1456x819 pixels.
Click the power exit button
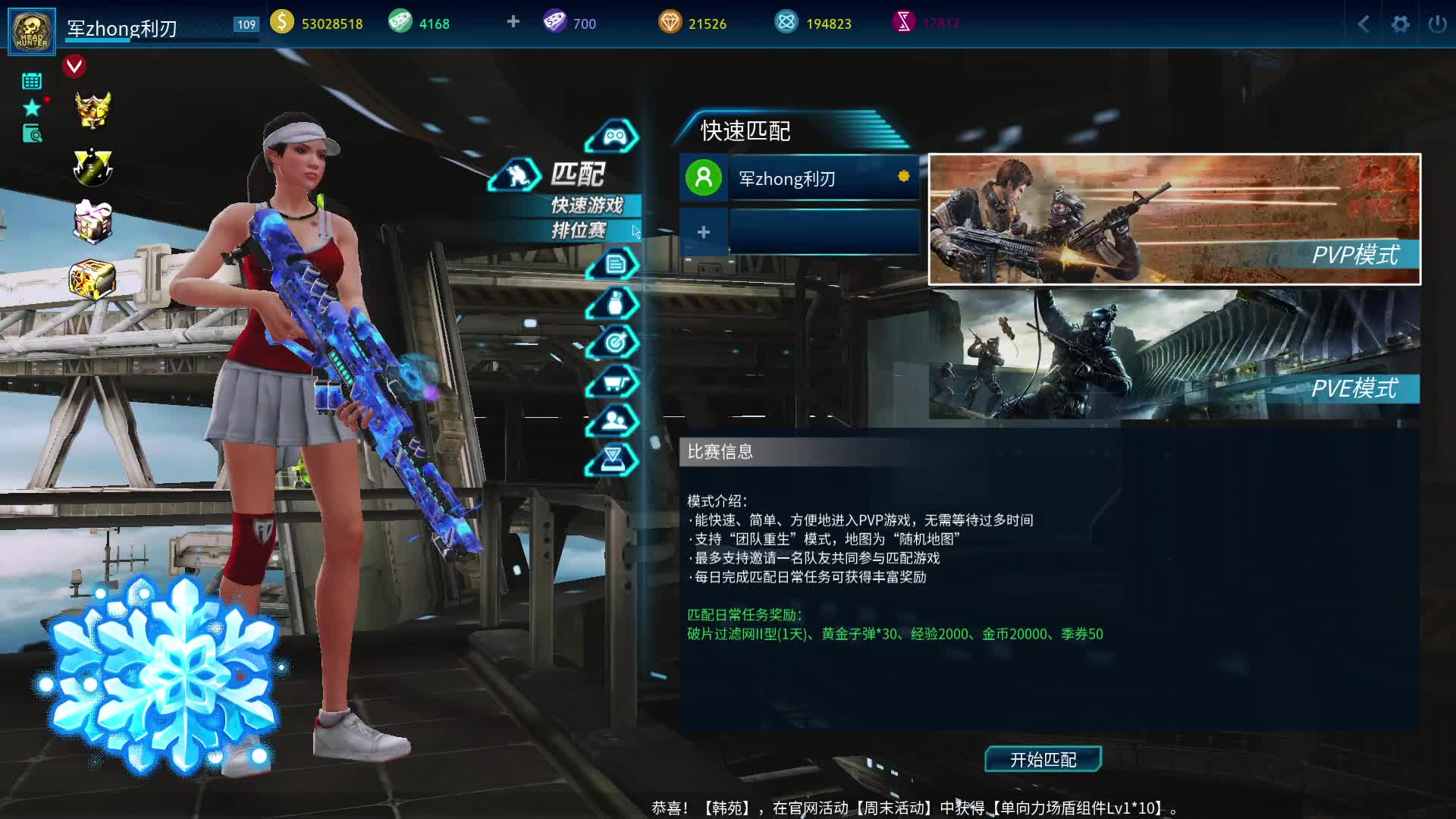[x=1437, y=24]
